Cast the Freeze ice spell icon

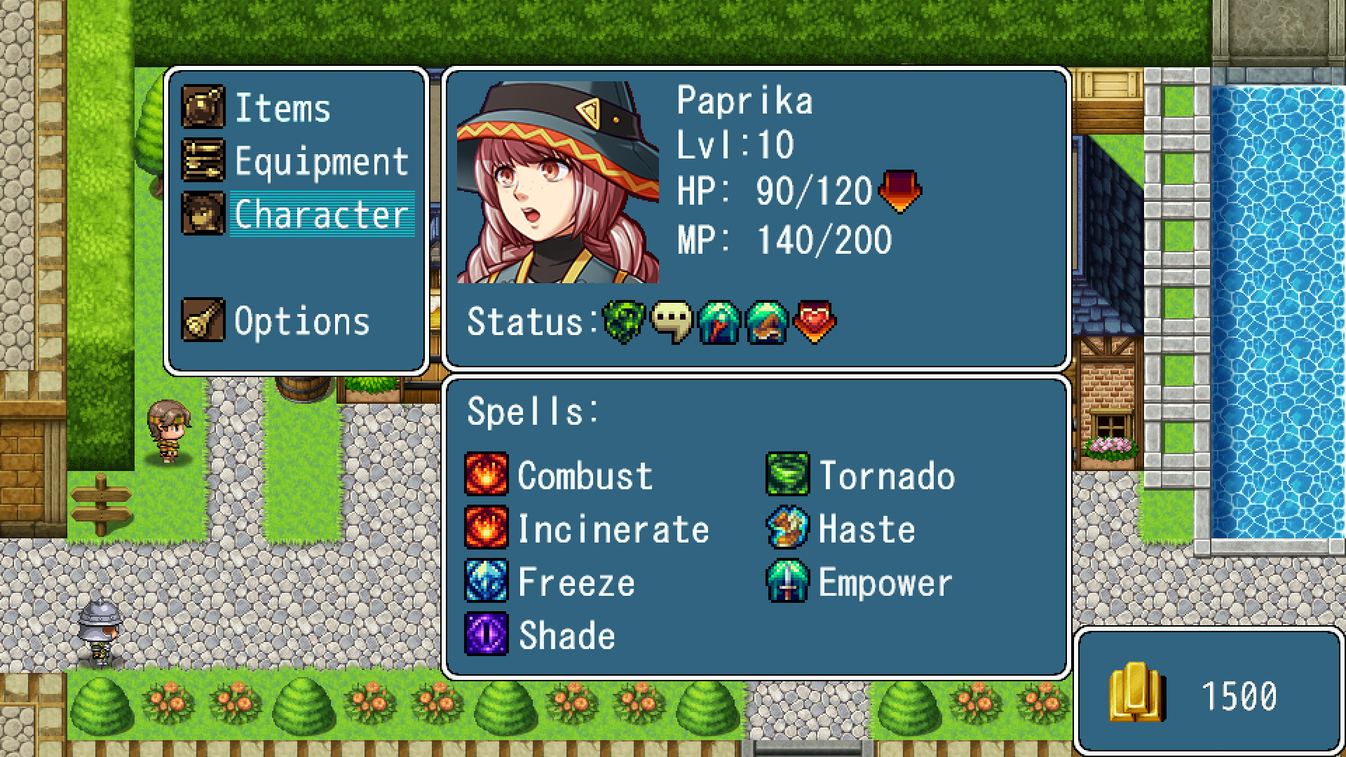[x=487, y=582]
